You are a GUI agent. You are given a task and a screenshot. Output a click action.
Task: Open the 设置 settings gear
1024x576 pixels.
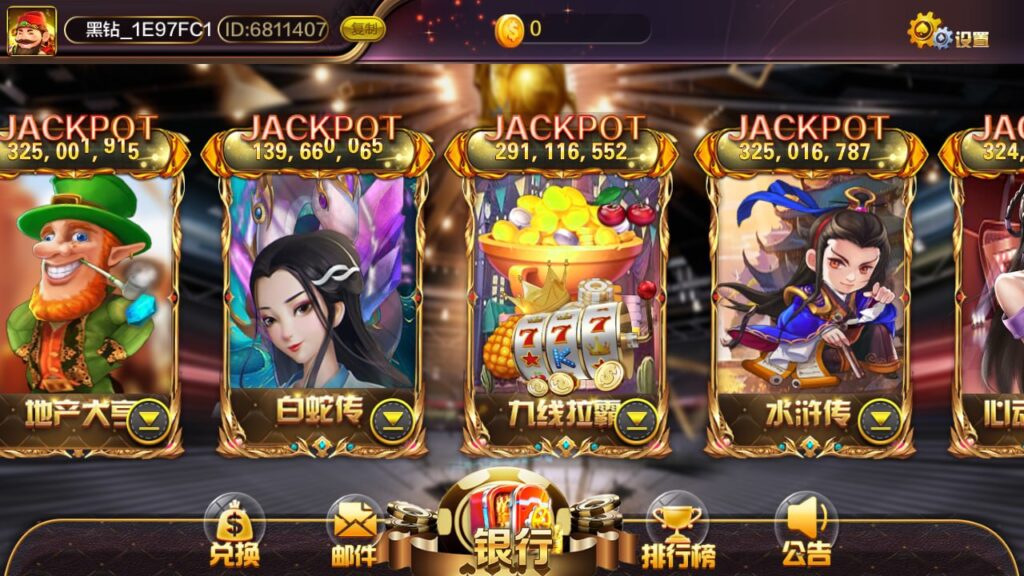(947, 34)
